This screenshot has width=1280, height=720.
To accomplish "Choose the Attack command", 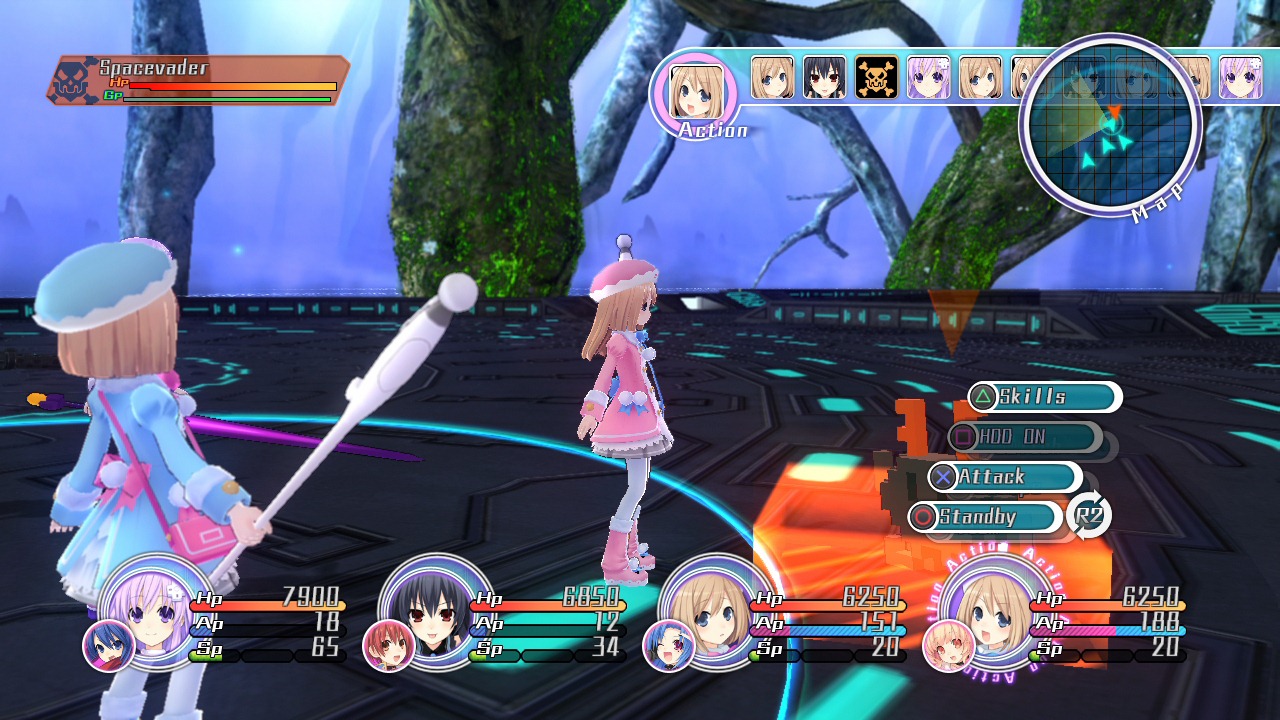I will tap(1004, 477).
